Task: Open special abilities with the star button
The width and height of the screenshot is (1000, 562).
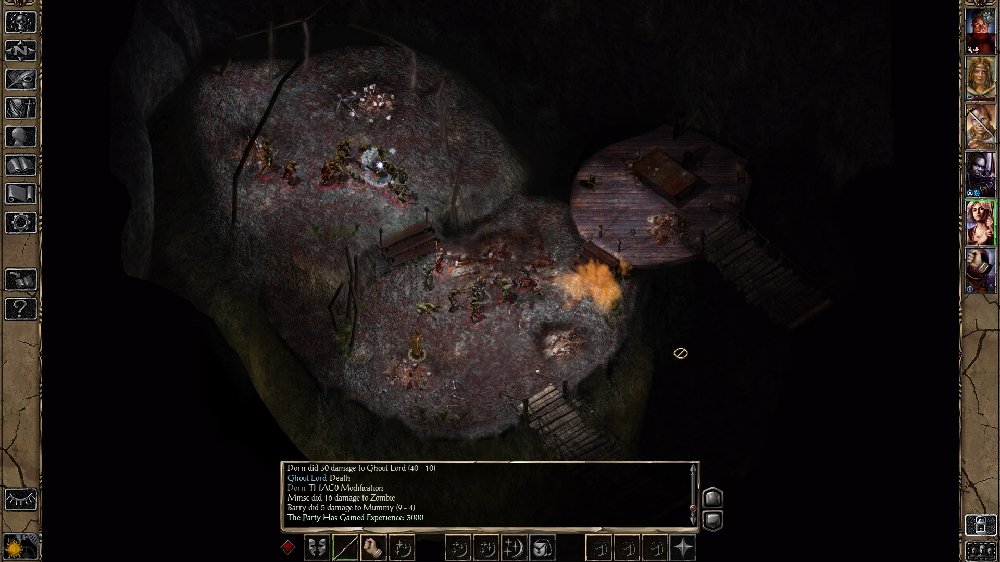Action: [682, 547]
